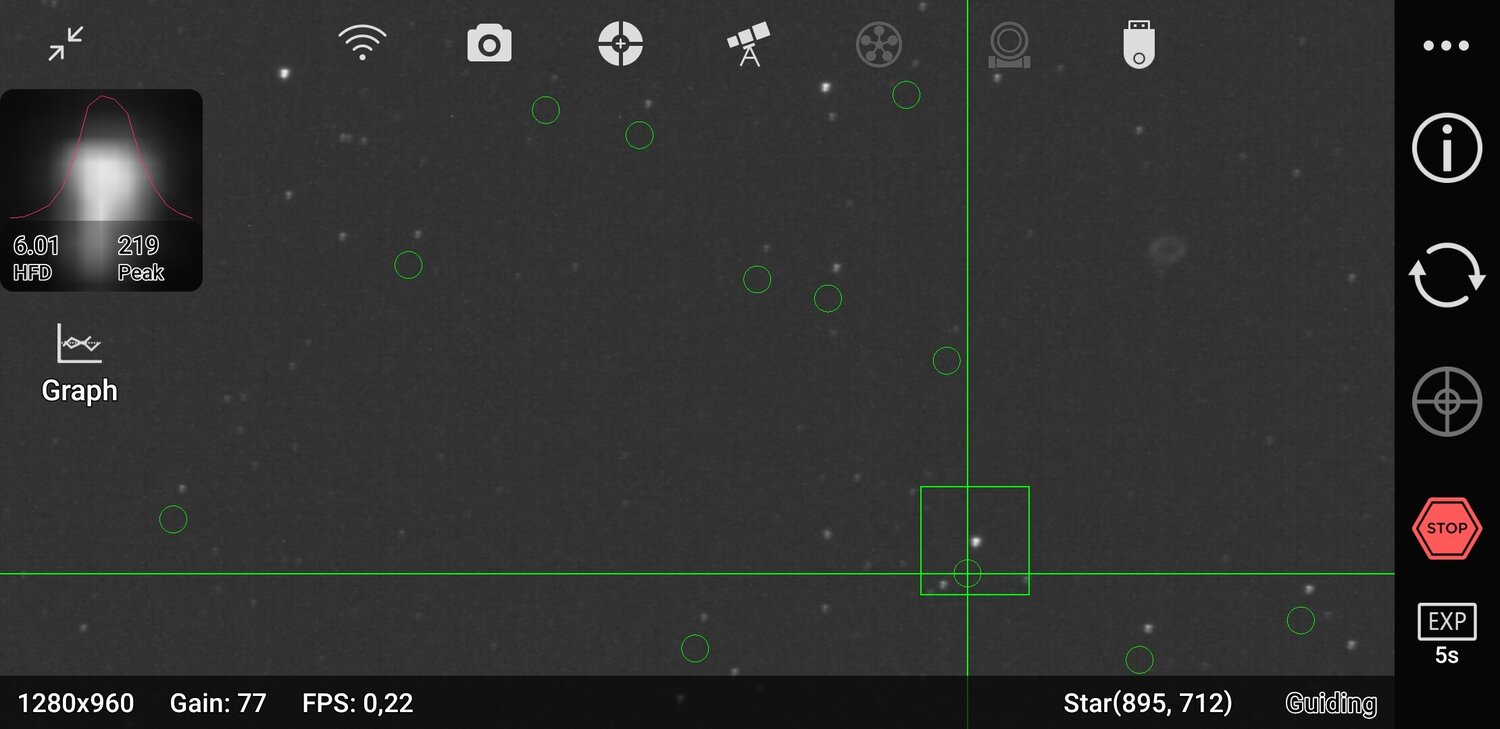
Task: Adjust the Gain value of 77
Action: [218, 703]
